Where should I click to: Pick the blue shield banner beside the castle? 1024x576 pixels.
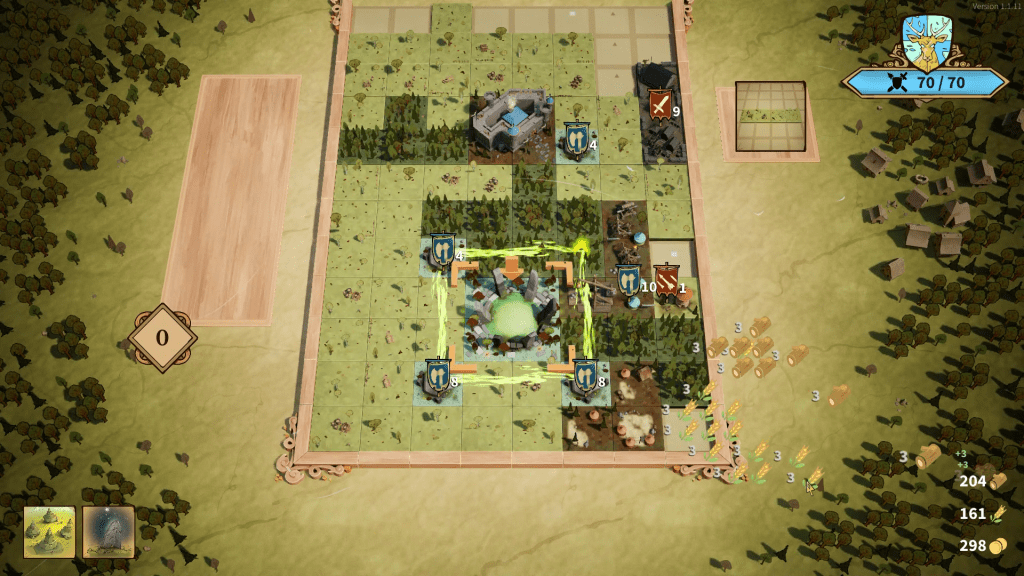574,138
